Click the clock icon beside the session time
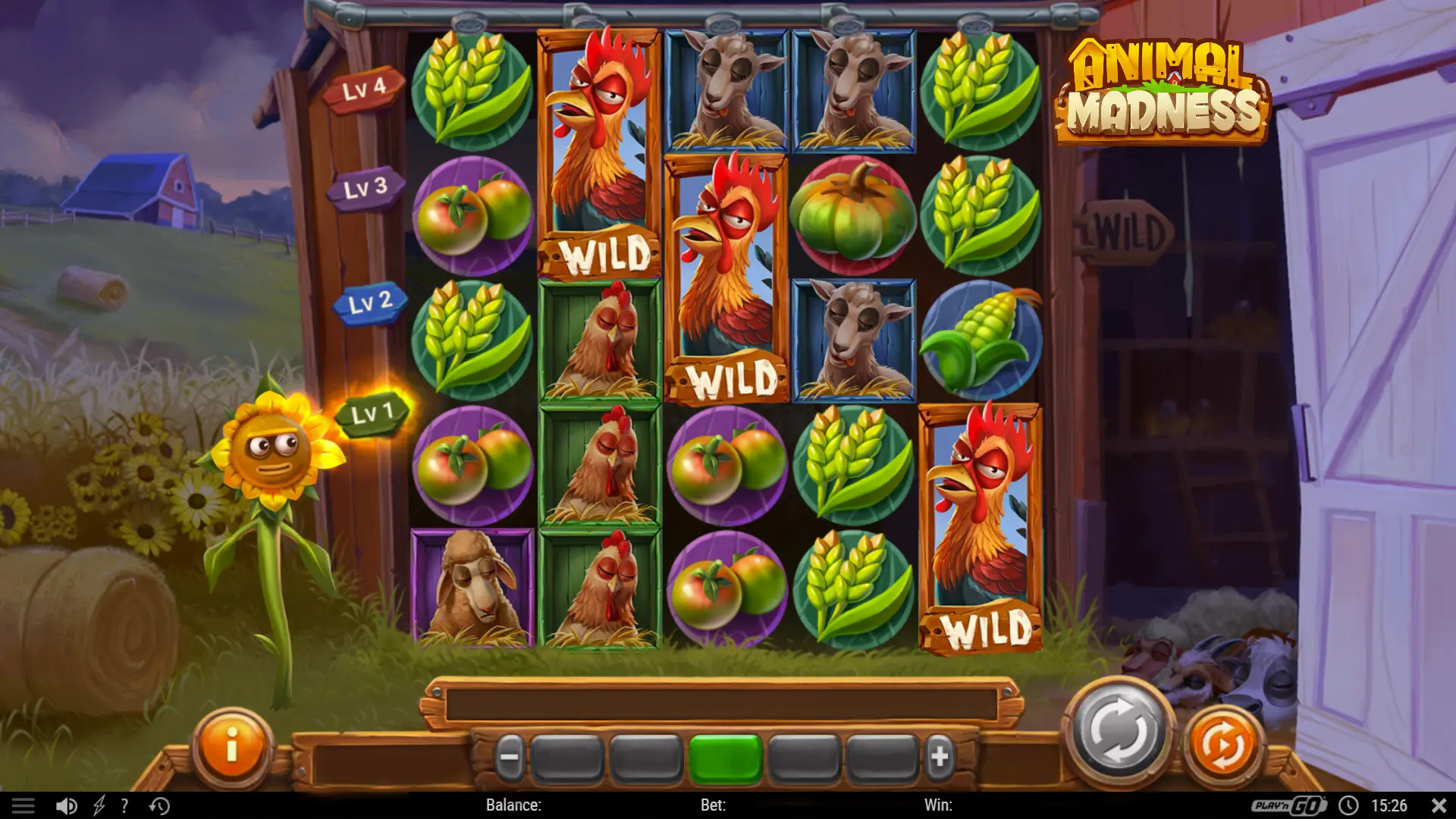Viewport: 1456px width, 819px height. pyautogui.click(x=1350, y=806)
